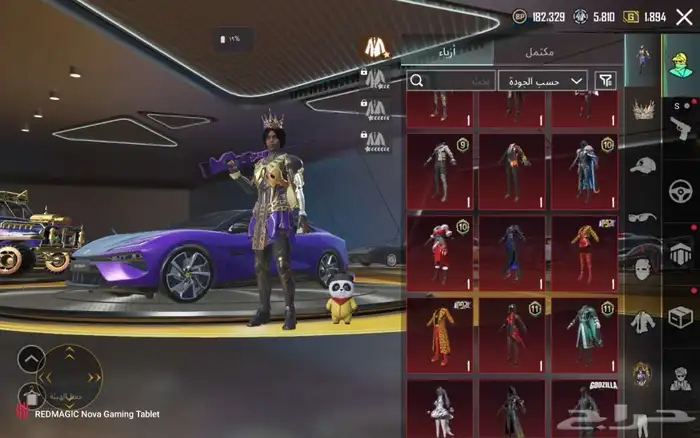Open the حسب الجودة sort dropdown

click(x=543, y=80)
